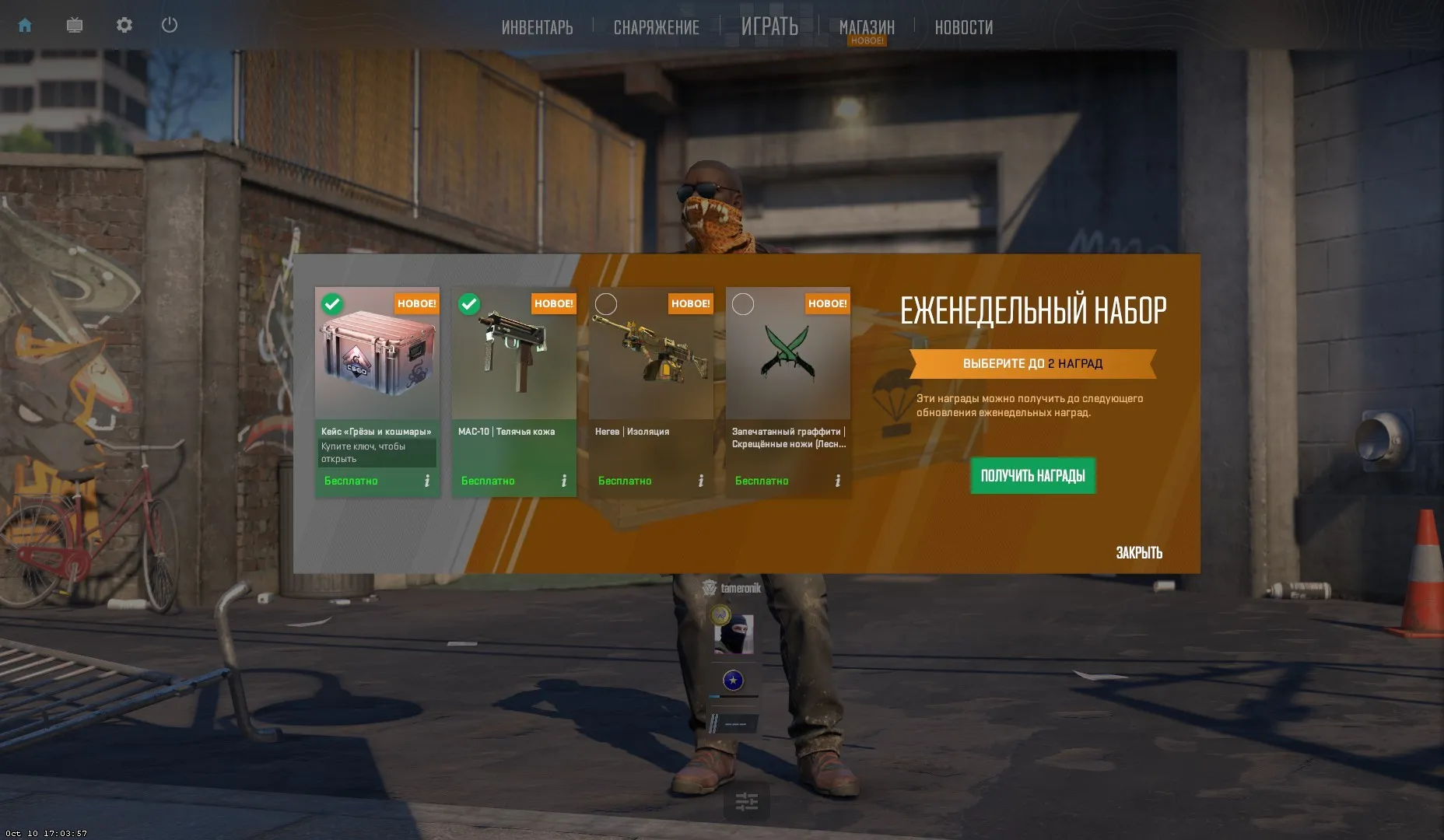
Task: Show info for the MAC-10 reward
Action: tap(564, 481)
